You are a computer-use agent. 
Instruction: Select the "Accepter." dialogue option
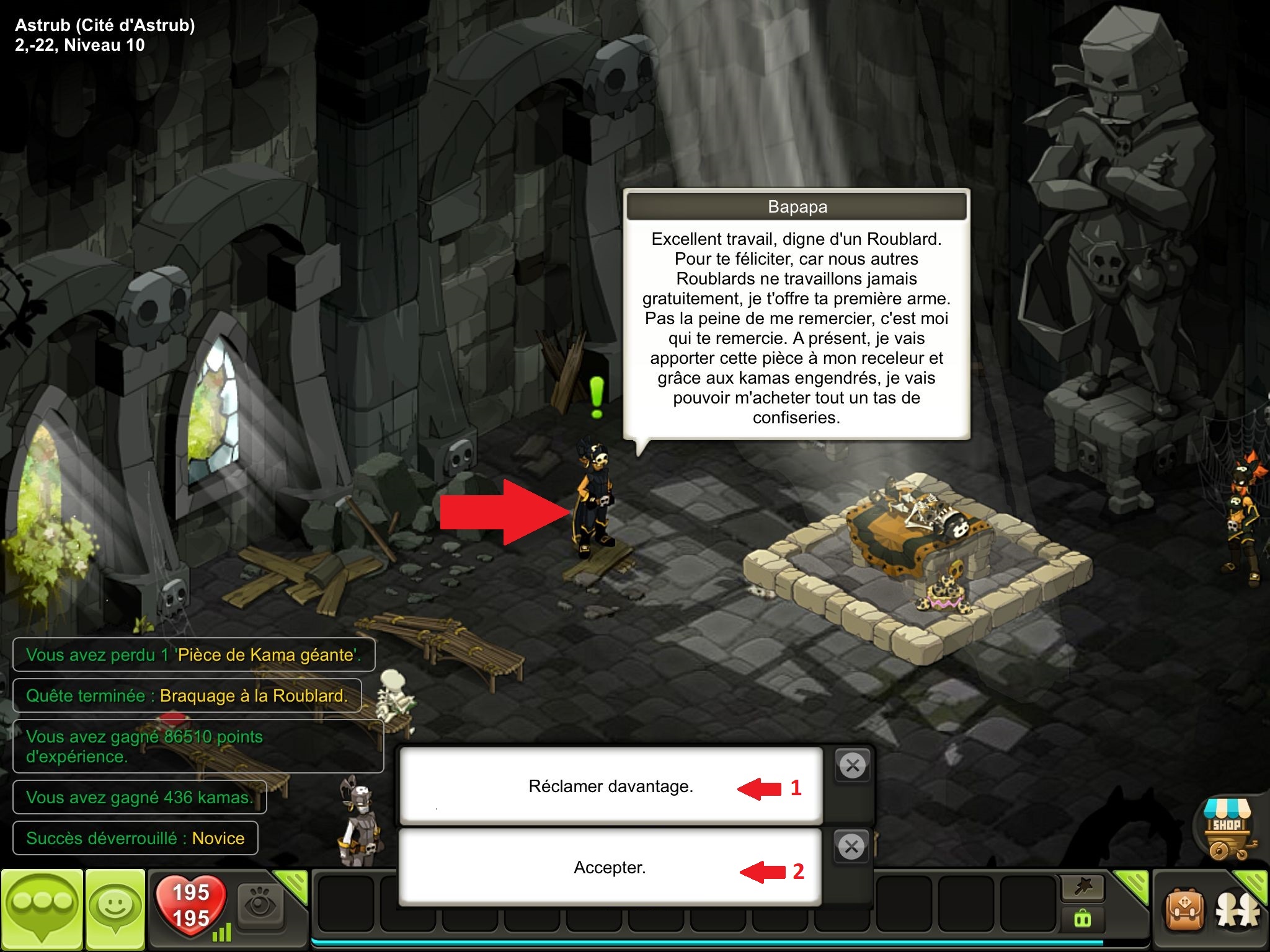610,867
